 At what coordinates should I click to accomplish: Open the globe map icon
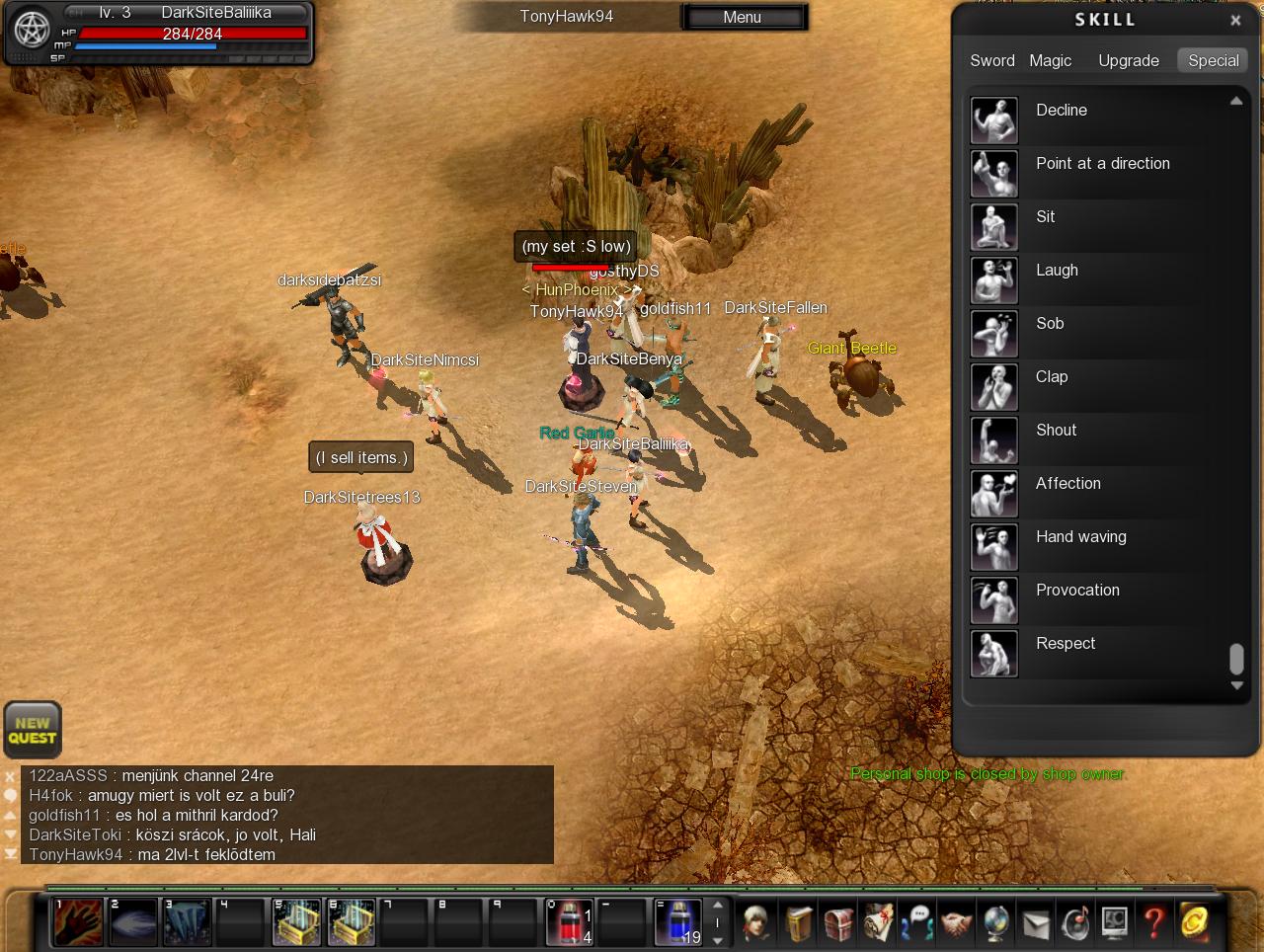[995, 922]
